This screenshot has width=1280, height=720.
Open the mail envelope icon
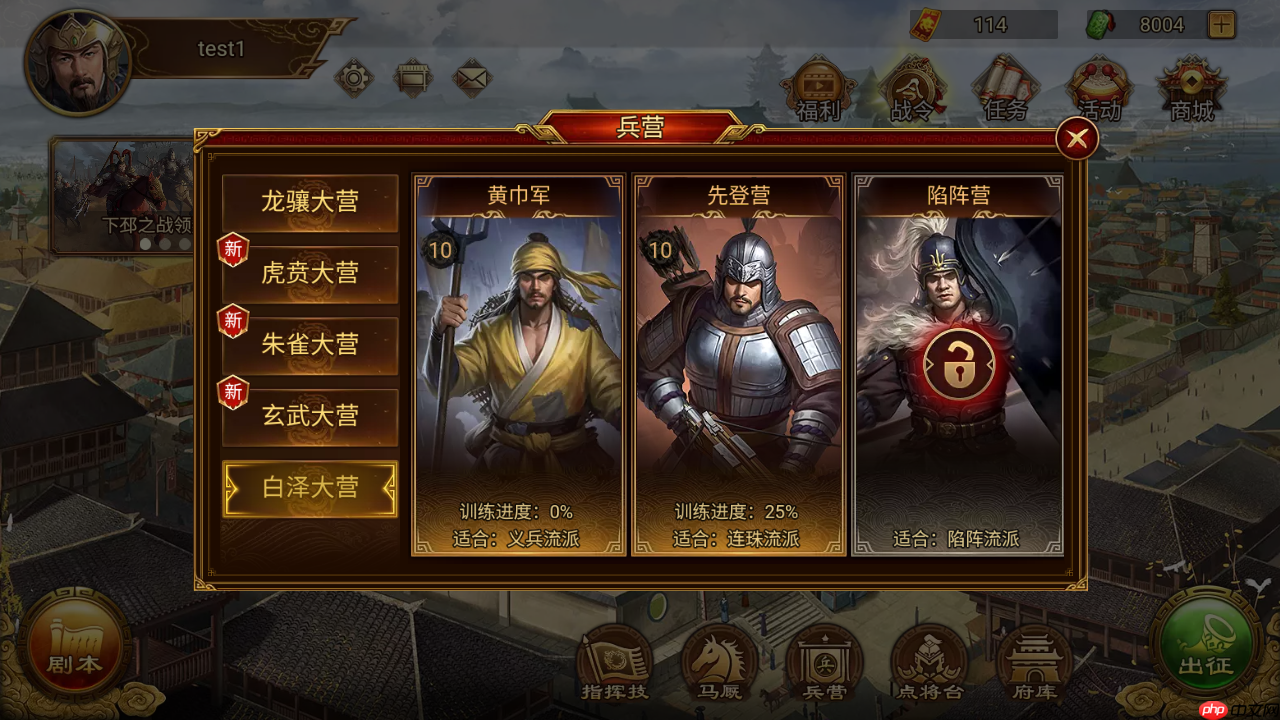coord(472,76)
